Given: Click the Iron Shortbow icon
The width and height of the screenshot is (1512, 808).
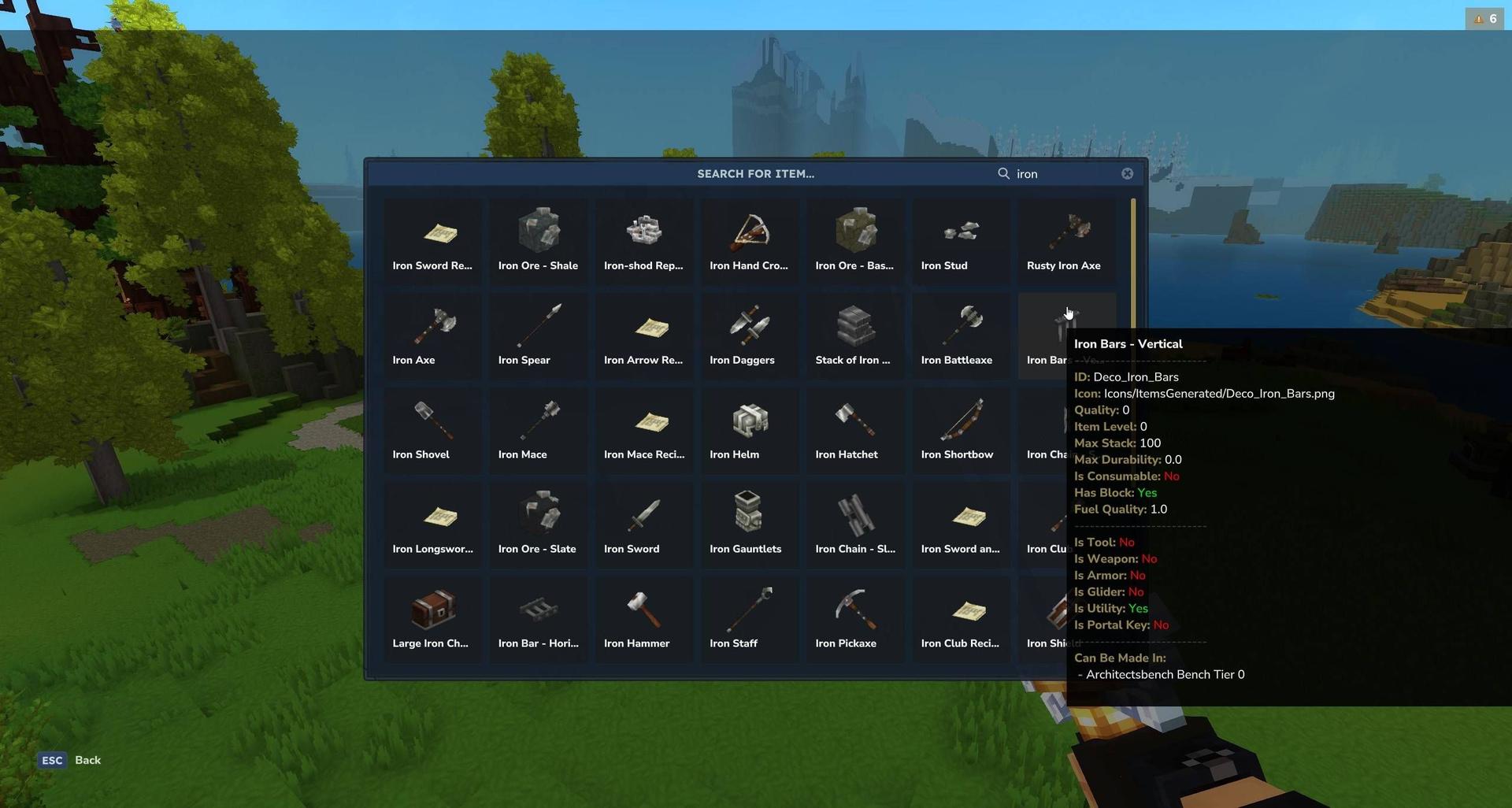Looking at the screenshot, I should (959, 420).
